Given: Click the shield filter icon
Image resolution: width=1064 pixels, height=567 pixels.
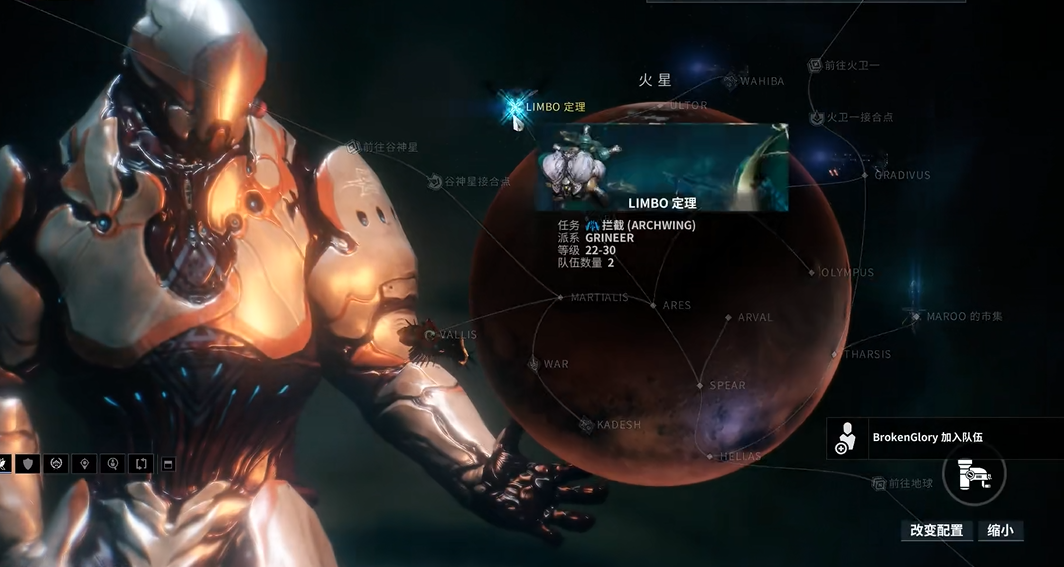Looking at the screenshot, I should click(x=28, y=464).
